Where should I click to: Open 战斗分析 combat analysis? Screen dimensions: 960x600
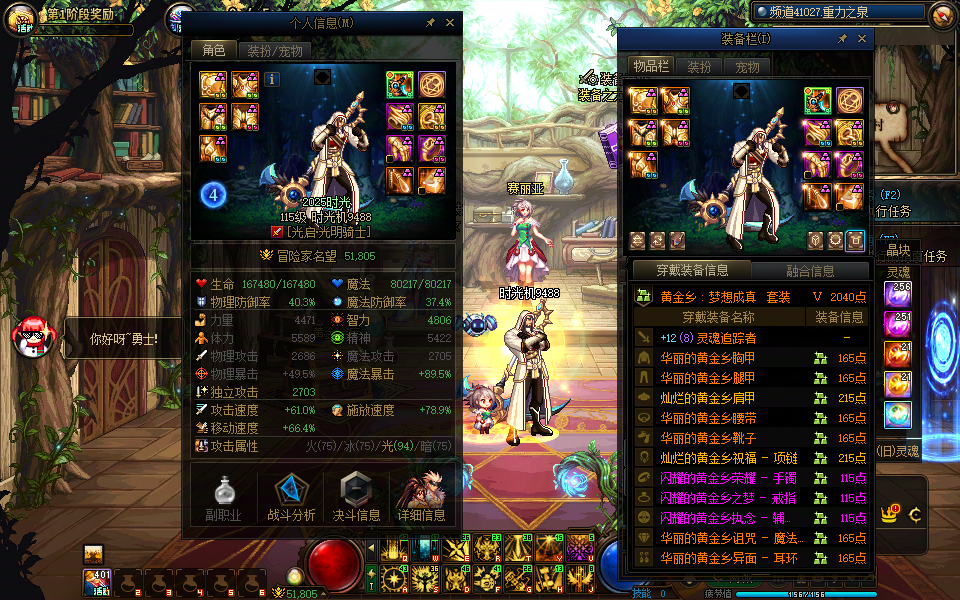pyautogui.click(x=291, y=497)
